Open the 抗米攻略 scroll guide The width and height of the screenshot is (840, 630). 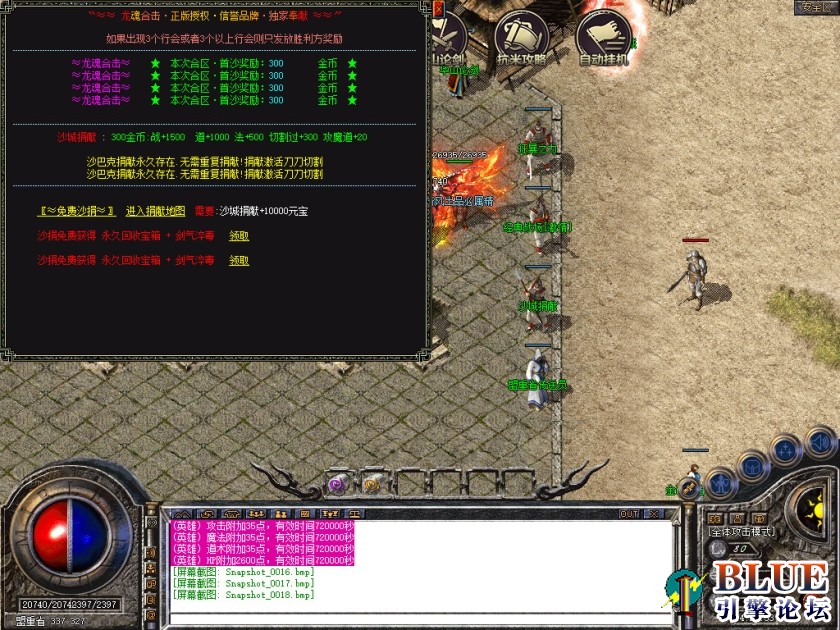(521, 37)
